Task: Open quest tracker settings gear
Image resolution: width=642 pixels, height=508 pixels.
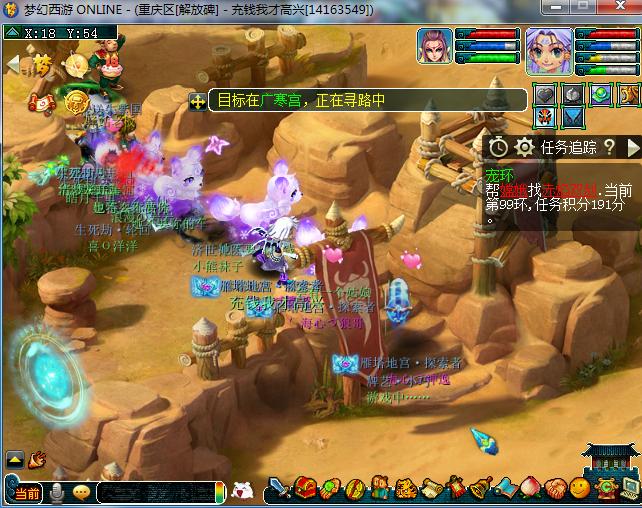Action: point(523,147)
